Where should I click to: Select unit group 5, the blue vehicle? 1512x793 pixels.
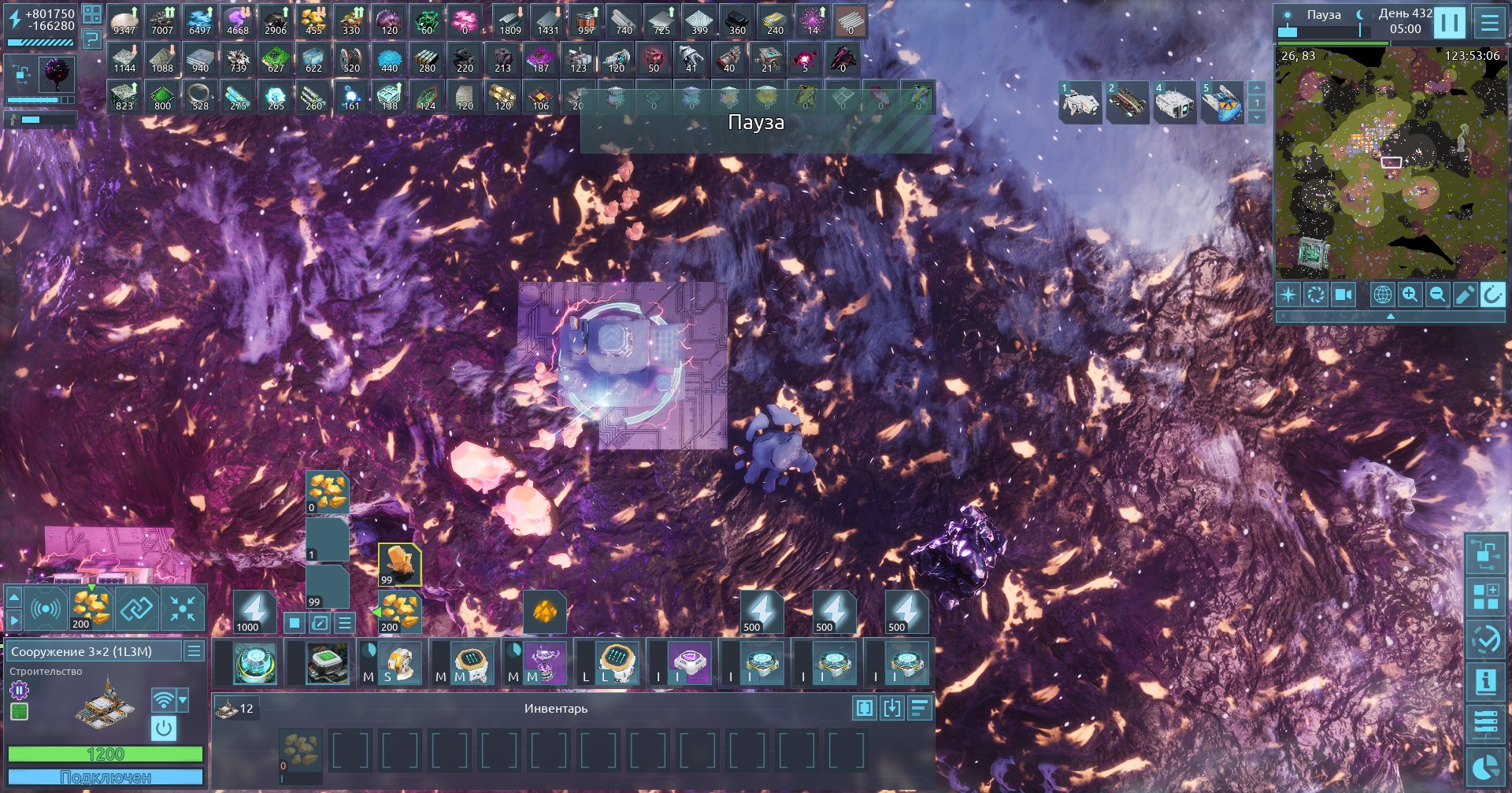pyautogui.click(x=1221, y=102)
